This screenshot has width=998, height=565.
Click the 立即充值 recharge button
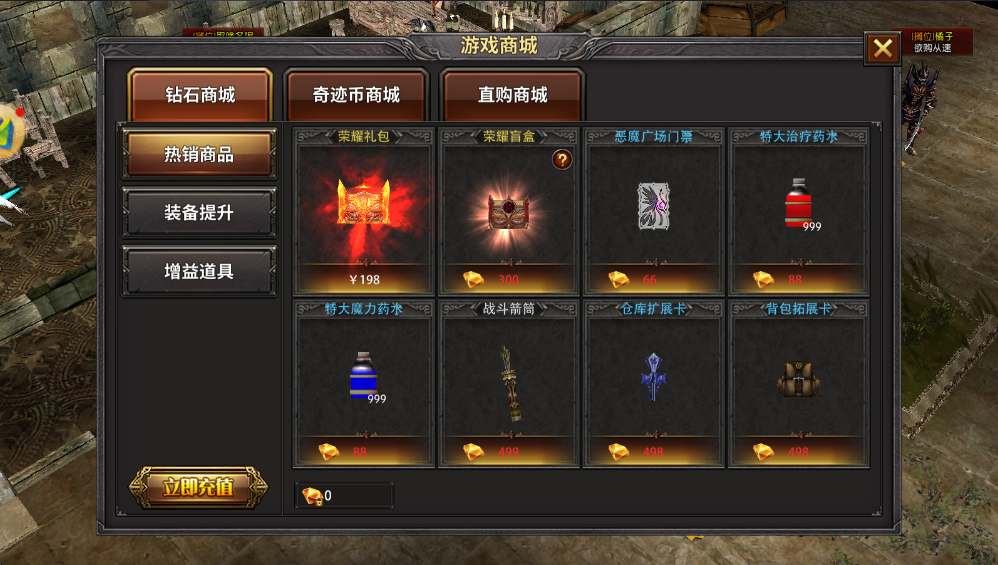click(198, 488)
